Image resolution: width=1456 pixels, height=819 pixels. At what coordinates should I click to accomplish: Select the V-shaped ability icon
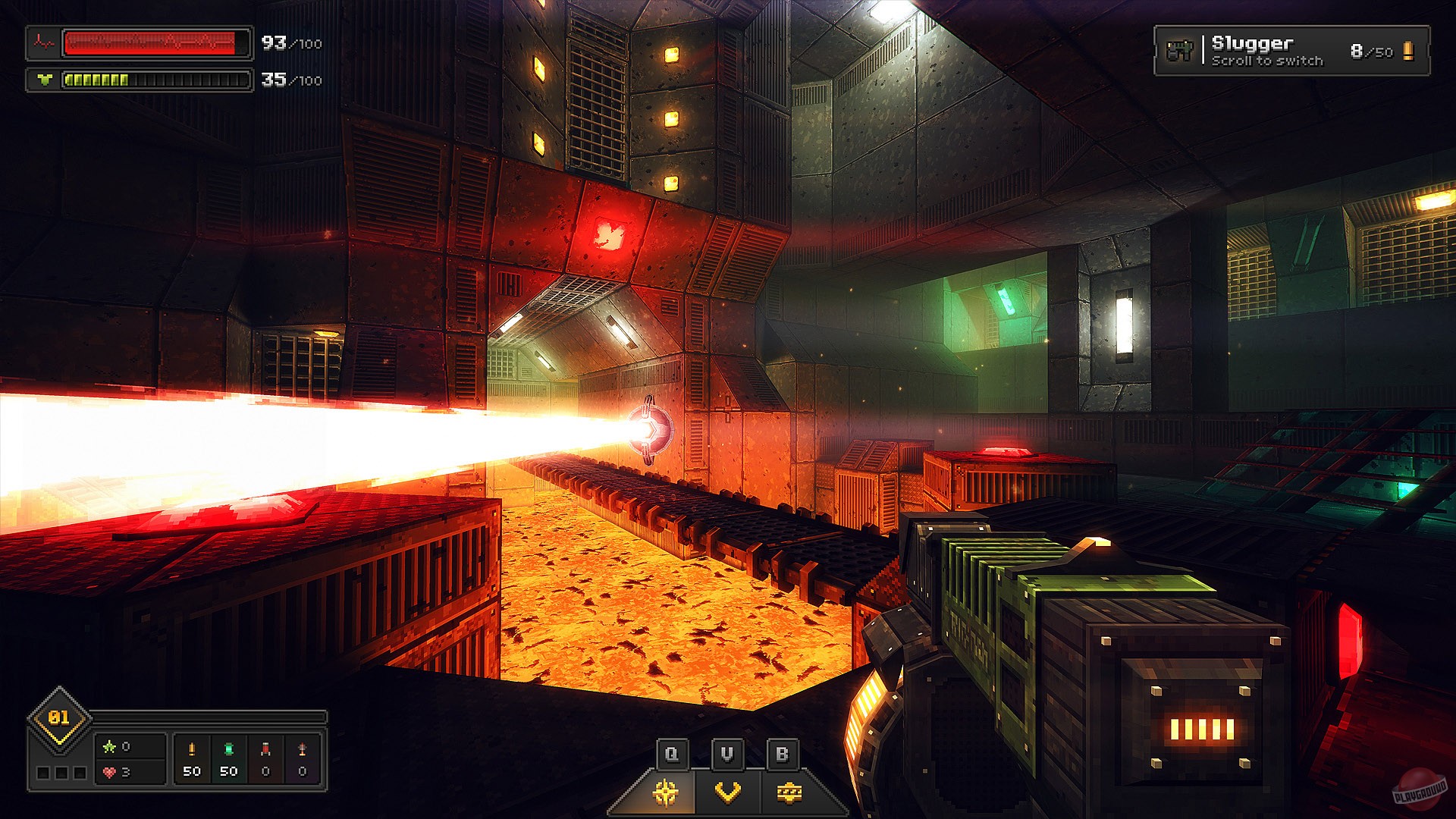tap(726, 791)
